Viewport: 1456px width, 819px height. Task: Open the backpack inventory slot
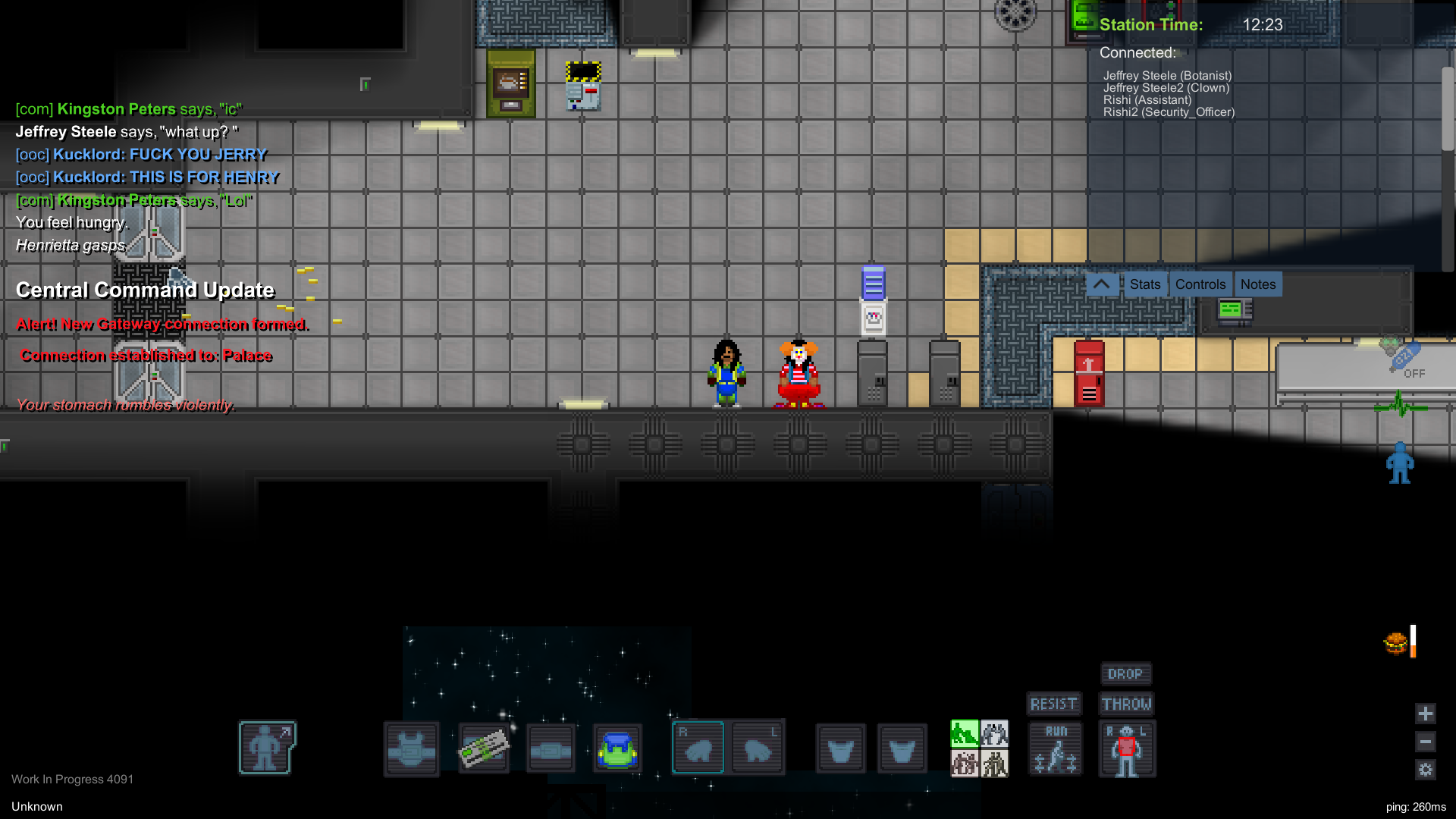point(618,748)
